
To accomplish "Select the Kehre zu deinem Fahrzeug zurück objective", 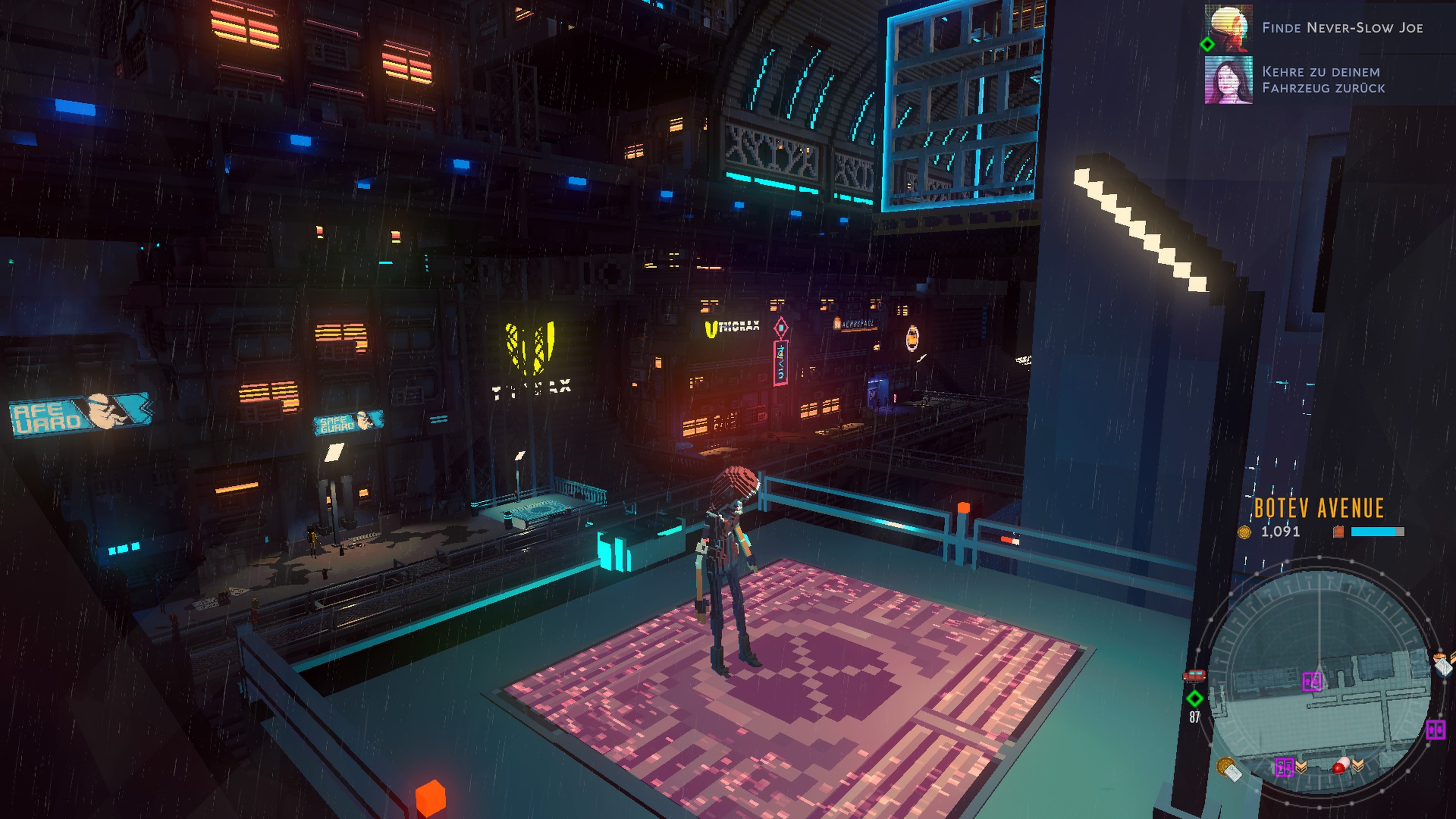I will pos(1323,80).
